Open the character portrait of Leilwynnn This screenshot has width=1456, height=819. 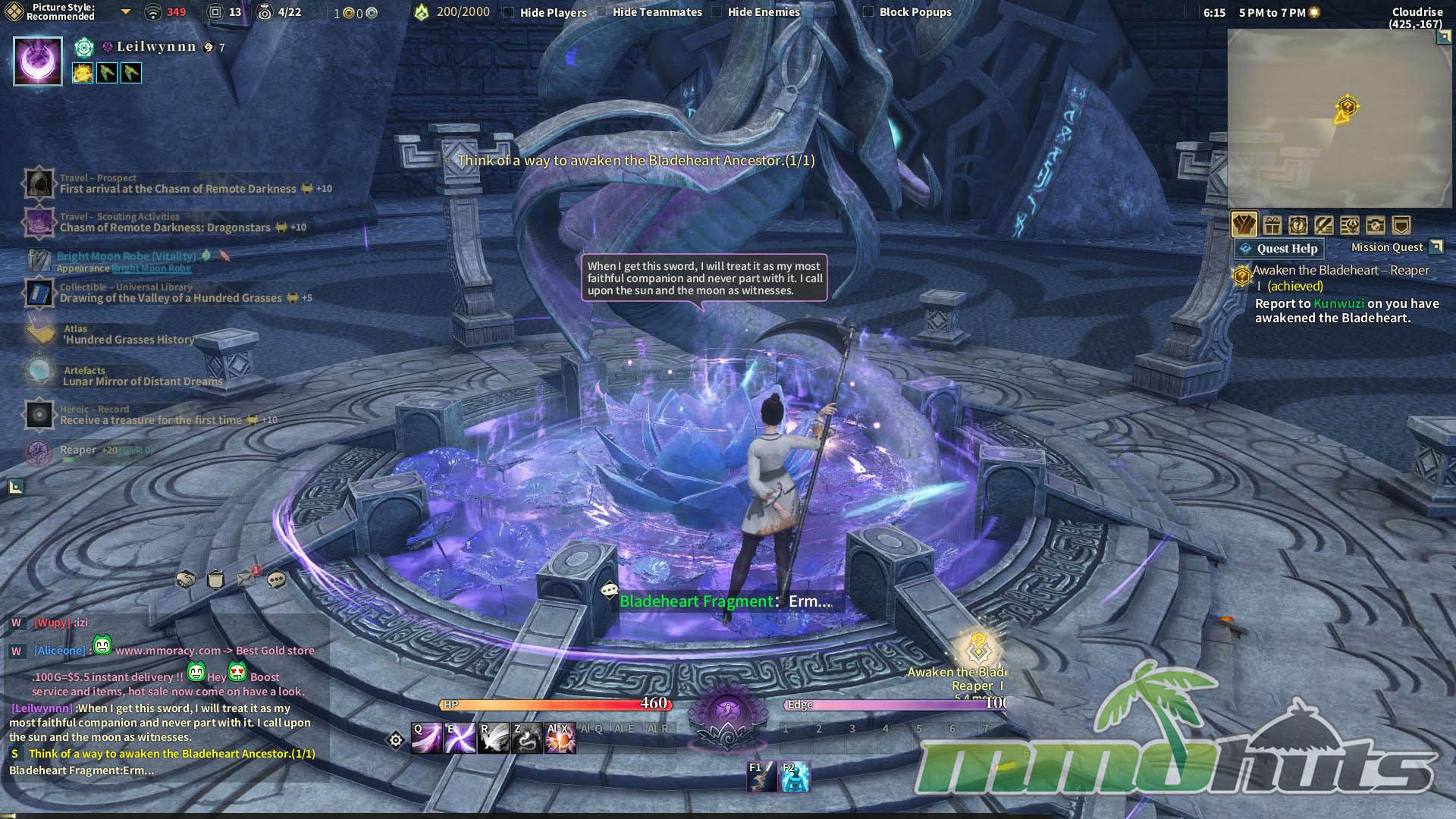[38, 61]
